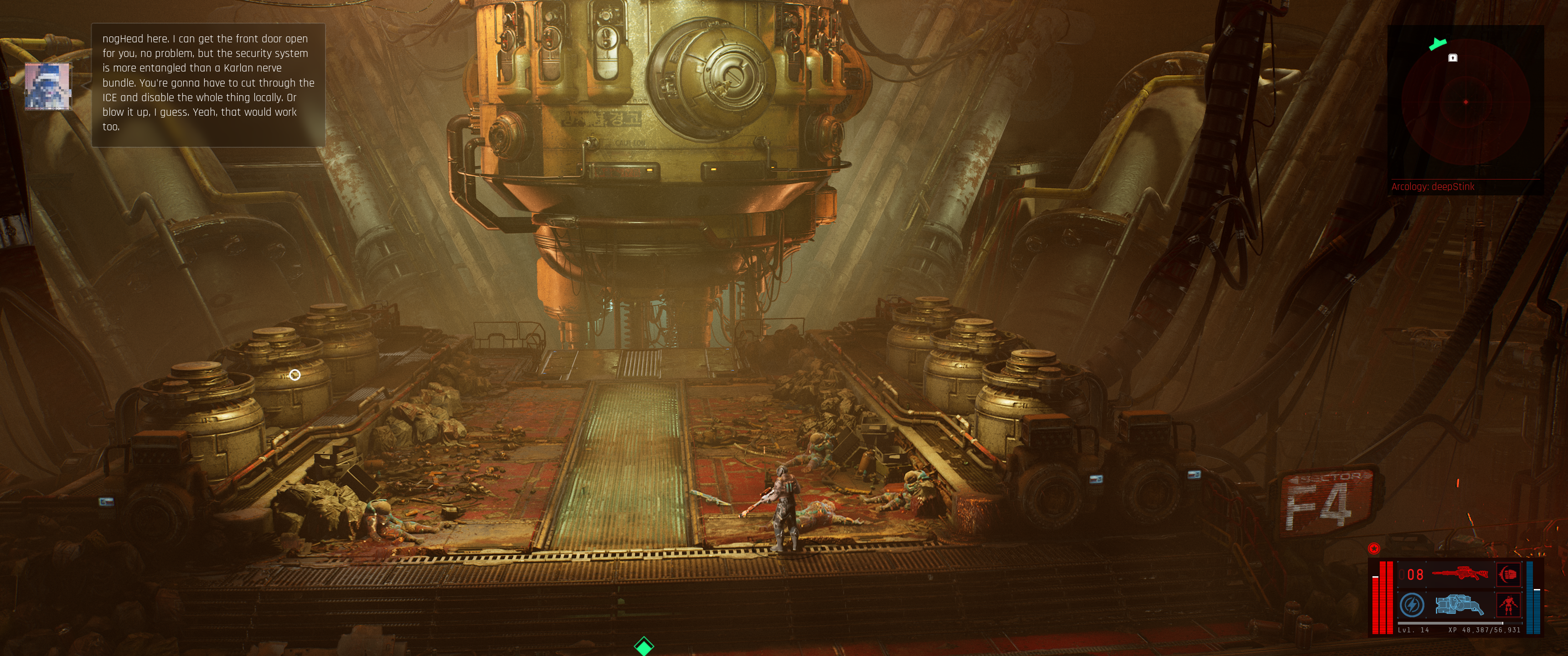Open the circular radar minimap

click(x=1465, y=102)
